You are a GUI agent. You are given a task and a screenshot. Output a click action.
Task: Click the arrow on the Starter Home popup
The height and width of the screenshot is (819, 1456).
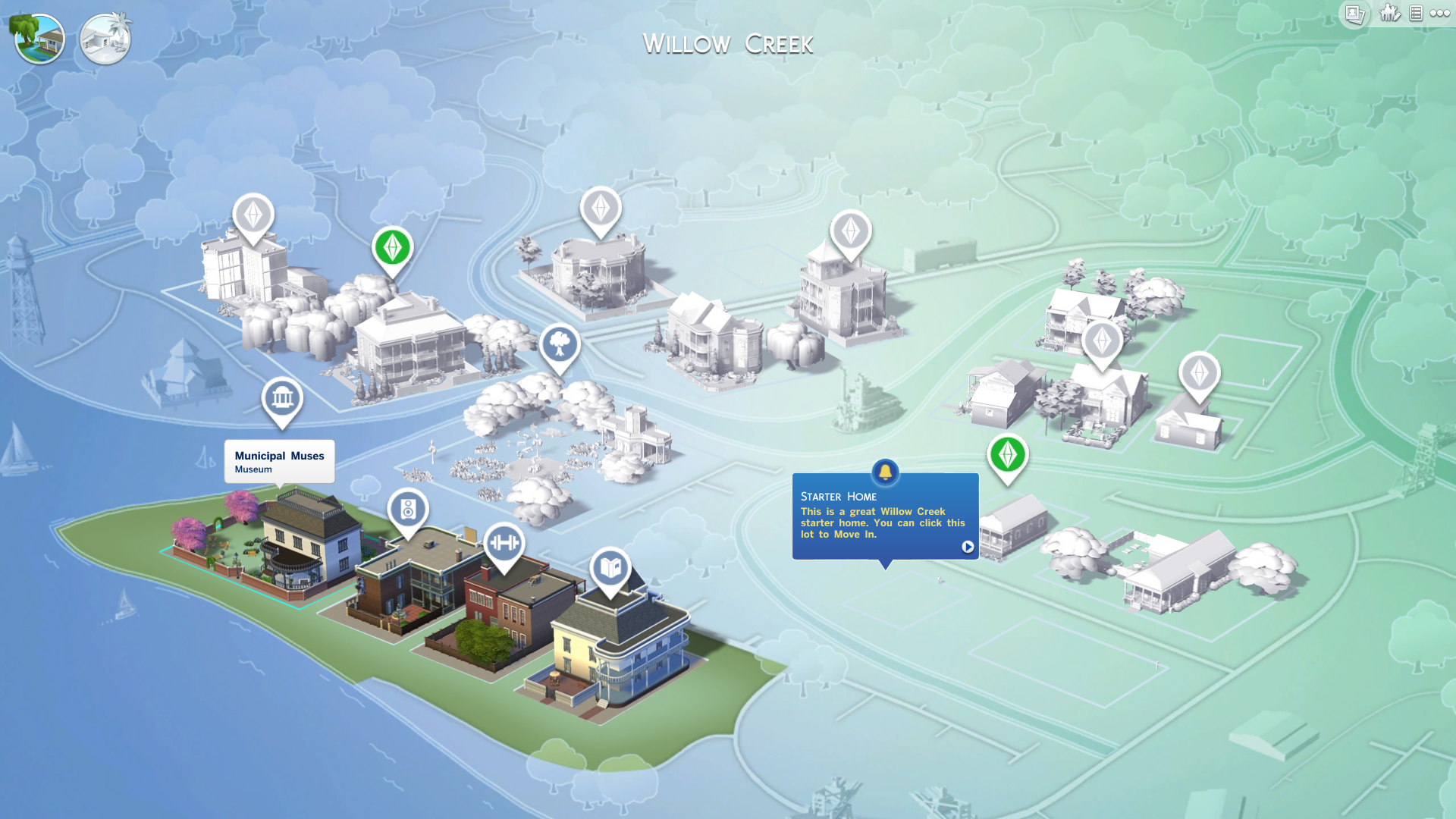(x=968, y=546)
